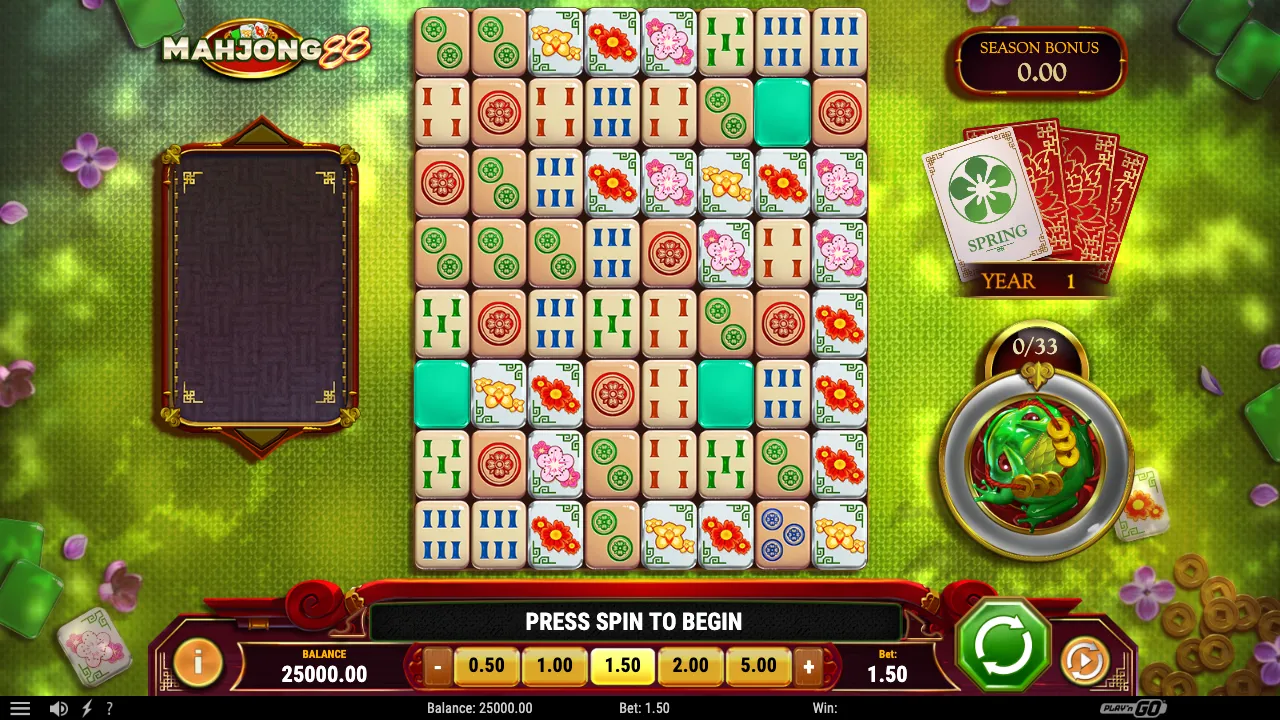Open the hamburger game menu in bottom-left corner

coord(22,708)
